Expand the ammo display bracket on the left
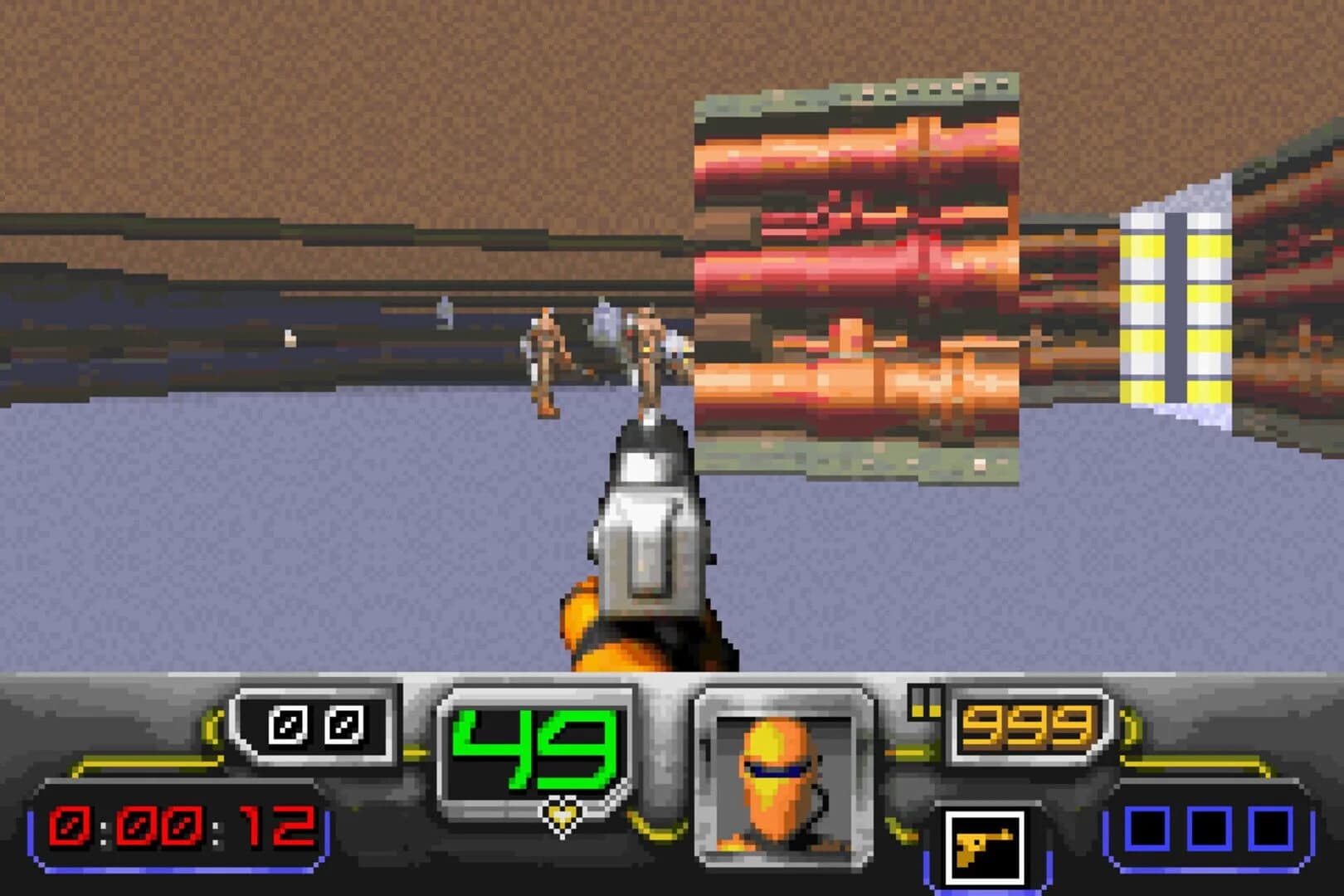The height and width of the screenshot is (896, 1344). 311,726
